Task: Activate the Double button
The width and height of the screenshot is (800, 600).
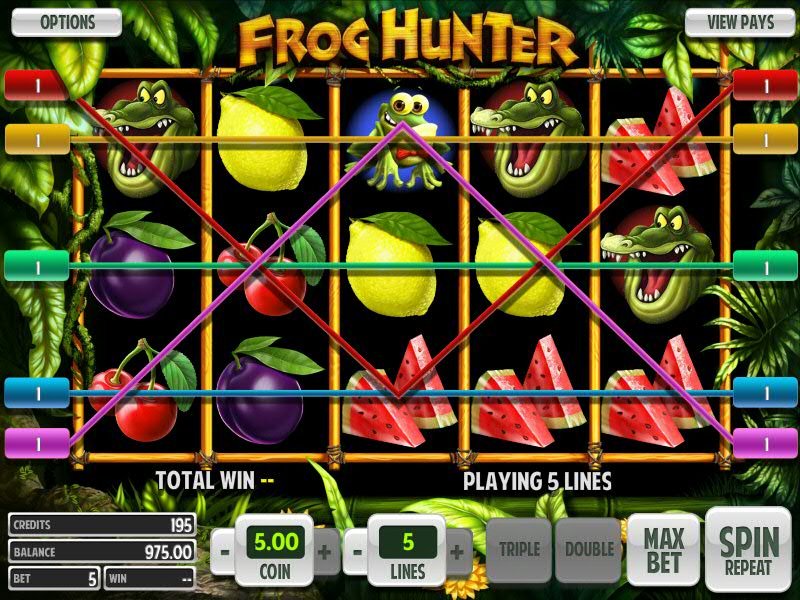Action: pyautogui.click(x=589, y=549)
